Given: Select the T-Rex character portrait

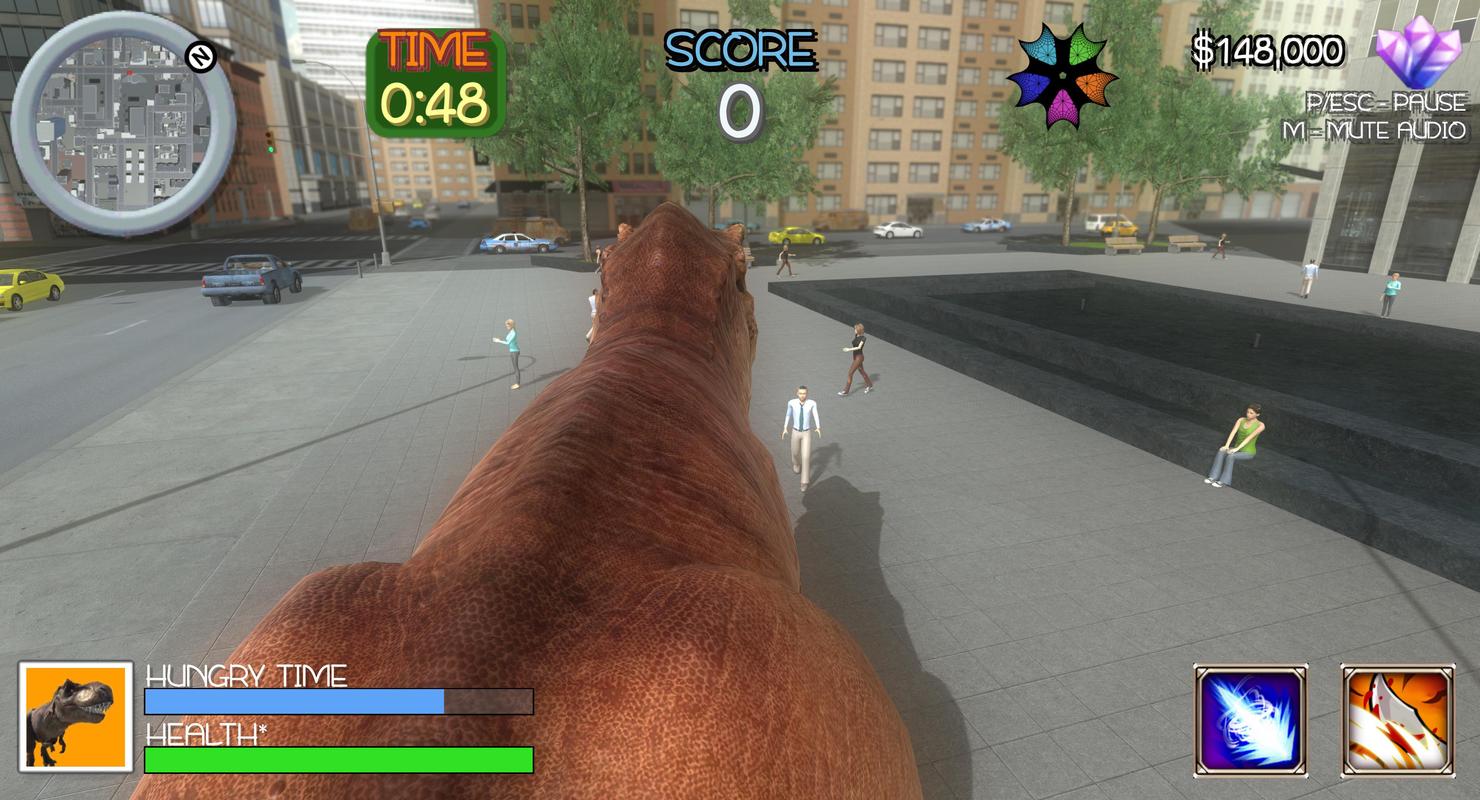Looking at the screenshot, I should point(75,716).
